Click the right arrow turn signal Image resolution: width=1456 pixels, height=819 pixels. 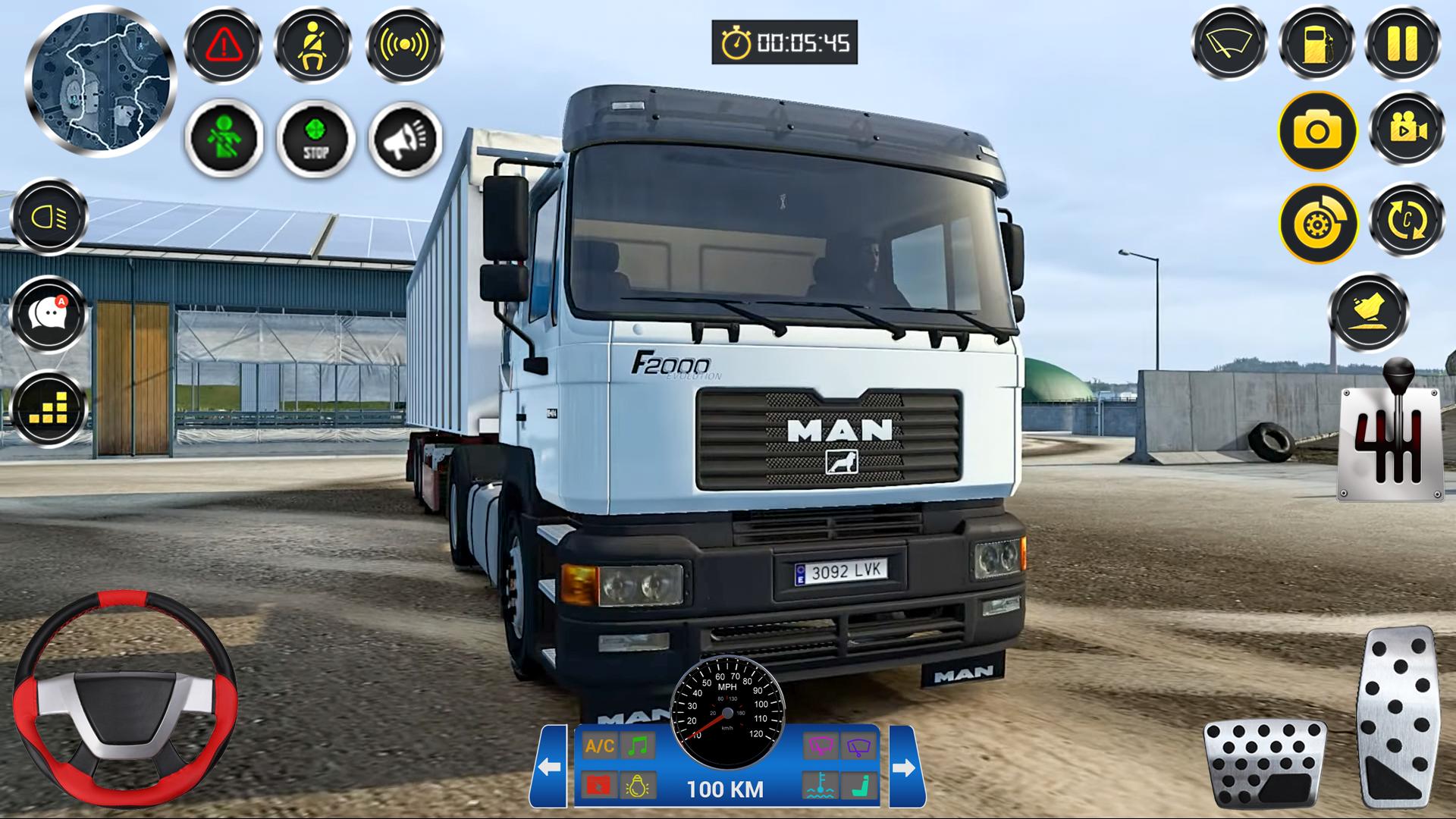(x=905, y=767)
